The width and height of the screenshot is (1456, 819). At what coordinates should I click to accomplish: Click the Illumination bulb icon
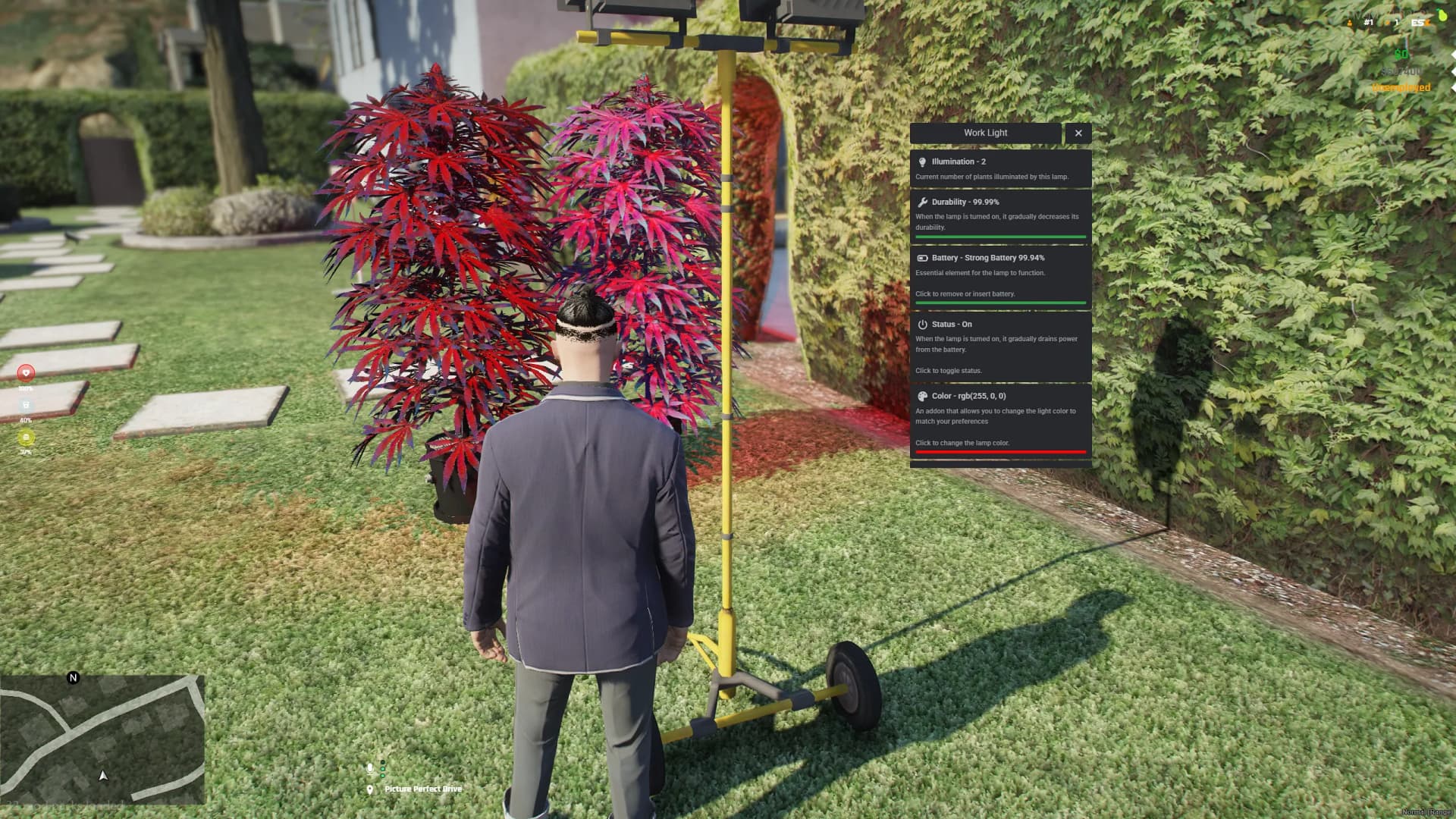tap(922, 161)
